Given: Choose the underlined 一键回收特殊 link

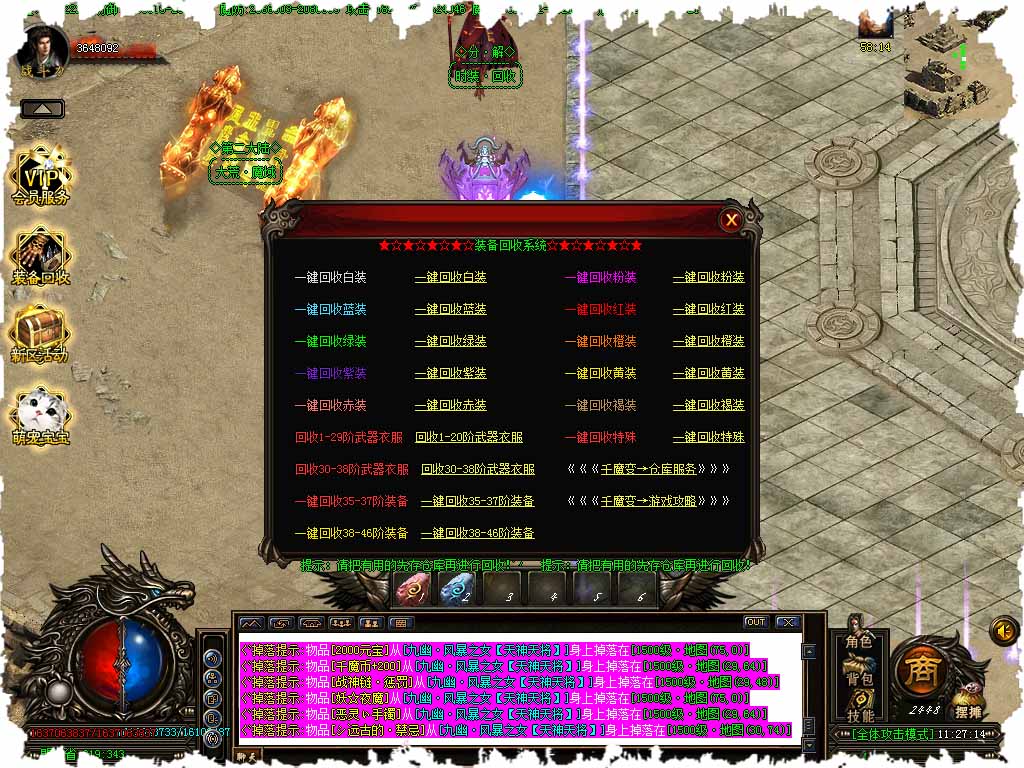Looking at the screenshot, I should pos(708,437).
